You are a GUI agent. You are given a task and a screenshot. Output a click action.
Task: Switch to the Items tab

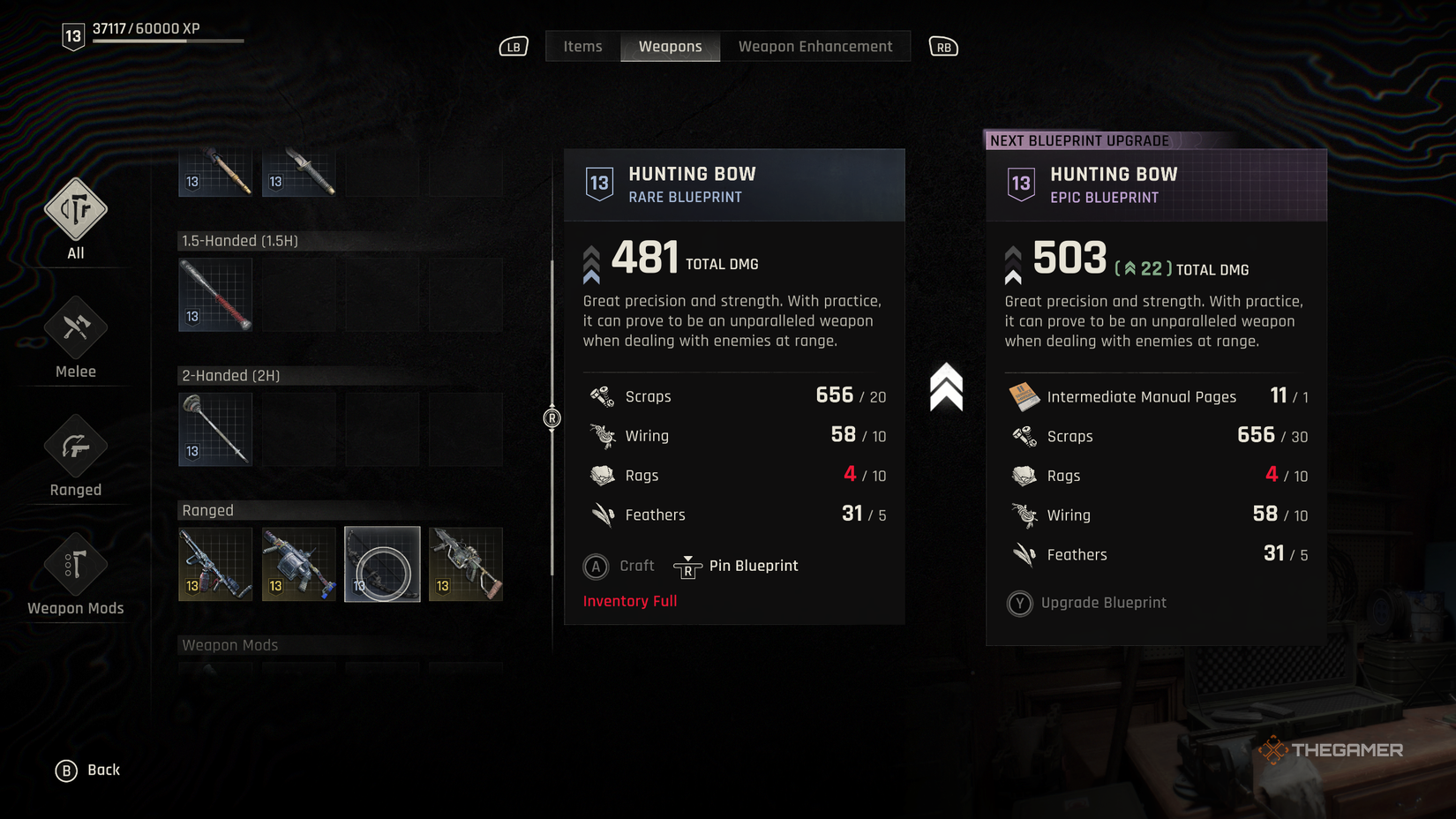(582, 46)
